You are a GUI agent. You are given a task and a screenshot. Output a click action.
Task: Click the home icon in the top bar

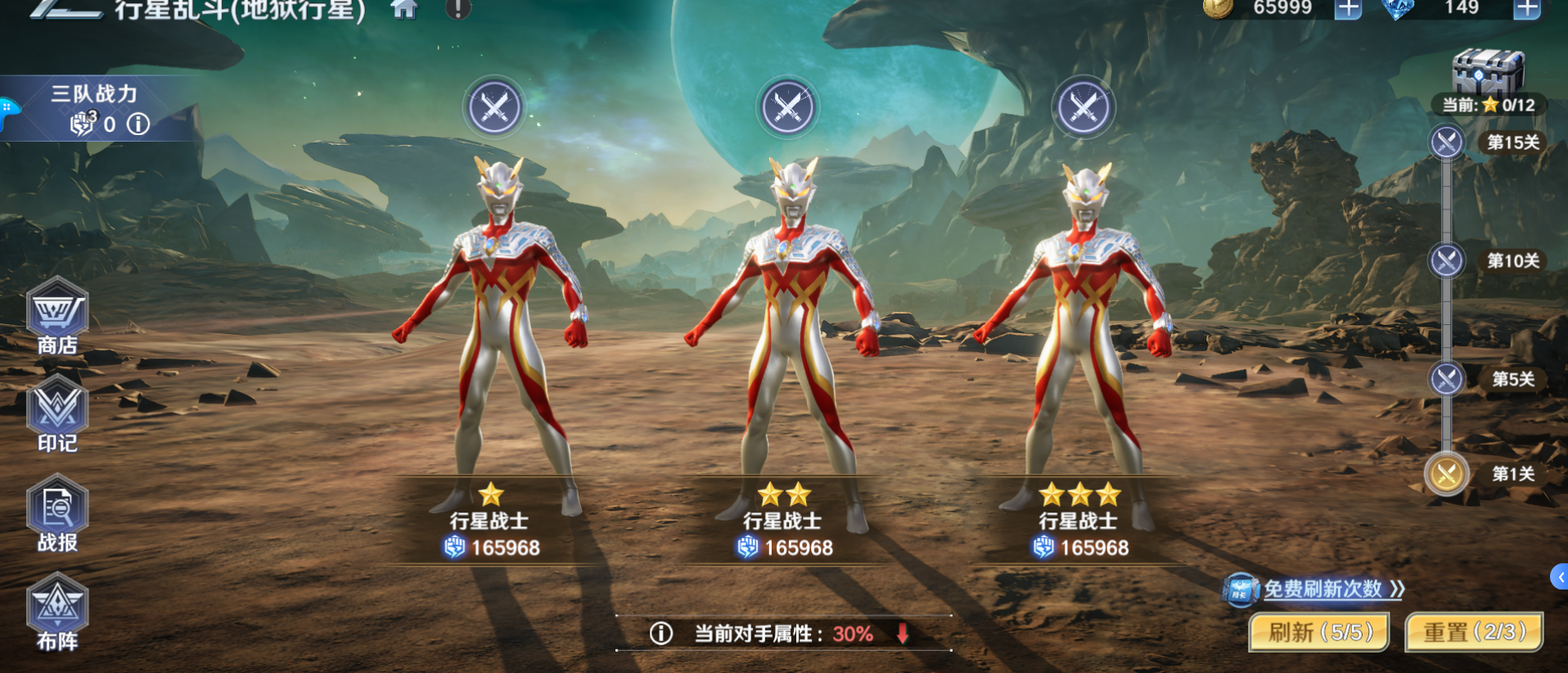pyautogui.click(x=403, y=11)
